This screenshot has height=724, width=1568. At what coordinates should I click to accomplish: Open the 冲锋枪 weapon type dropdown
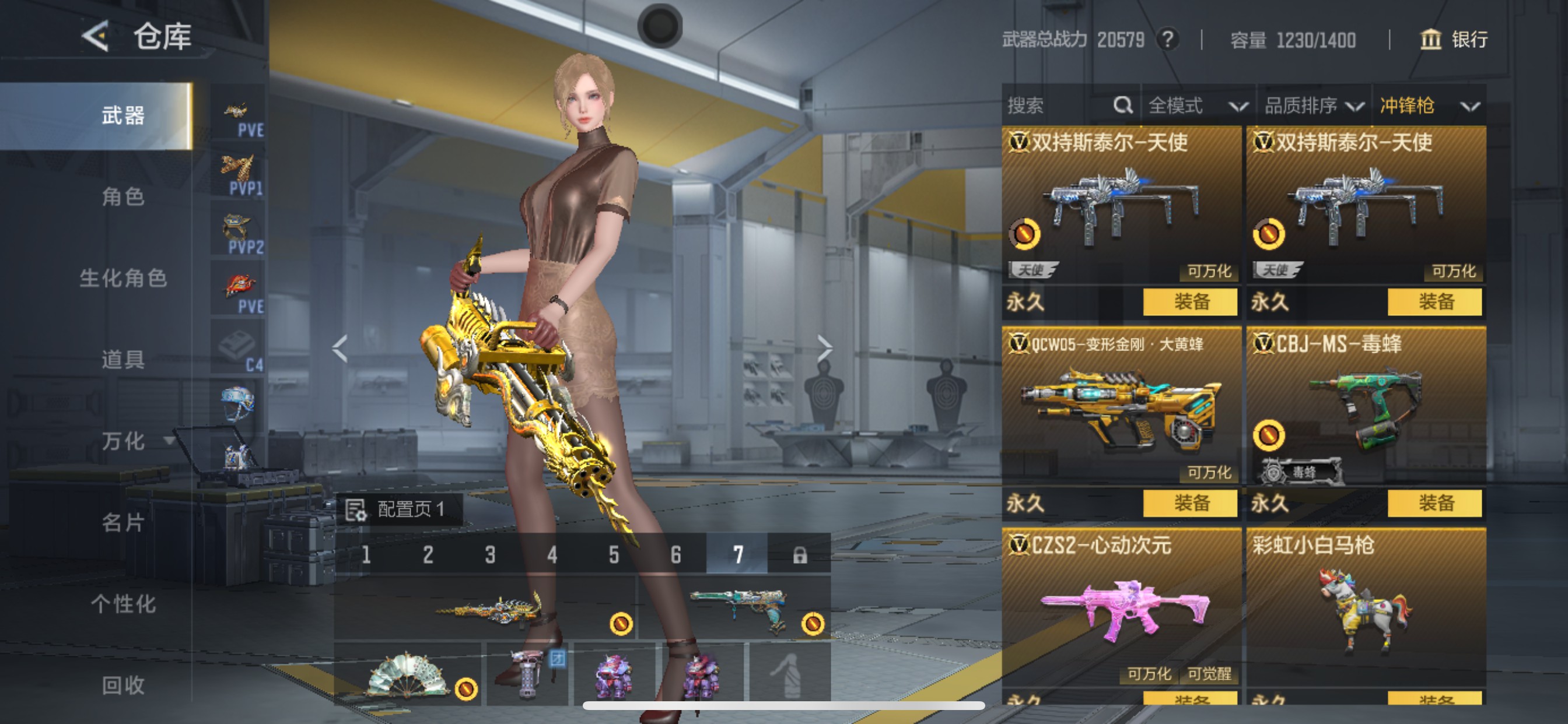1428,106
